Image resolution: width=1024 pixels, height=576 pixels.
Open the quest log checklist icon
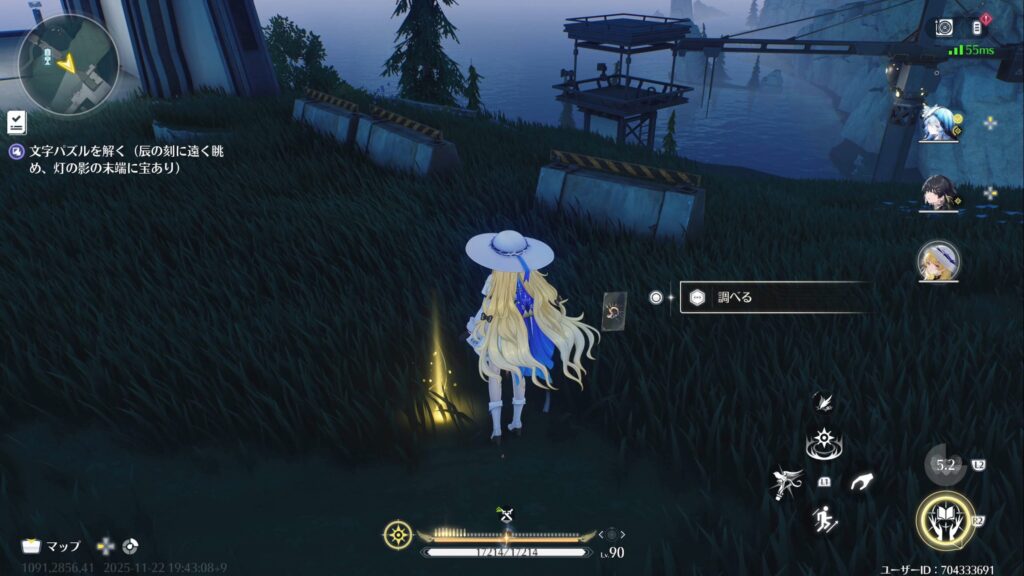tap(16, 122)
